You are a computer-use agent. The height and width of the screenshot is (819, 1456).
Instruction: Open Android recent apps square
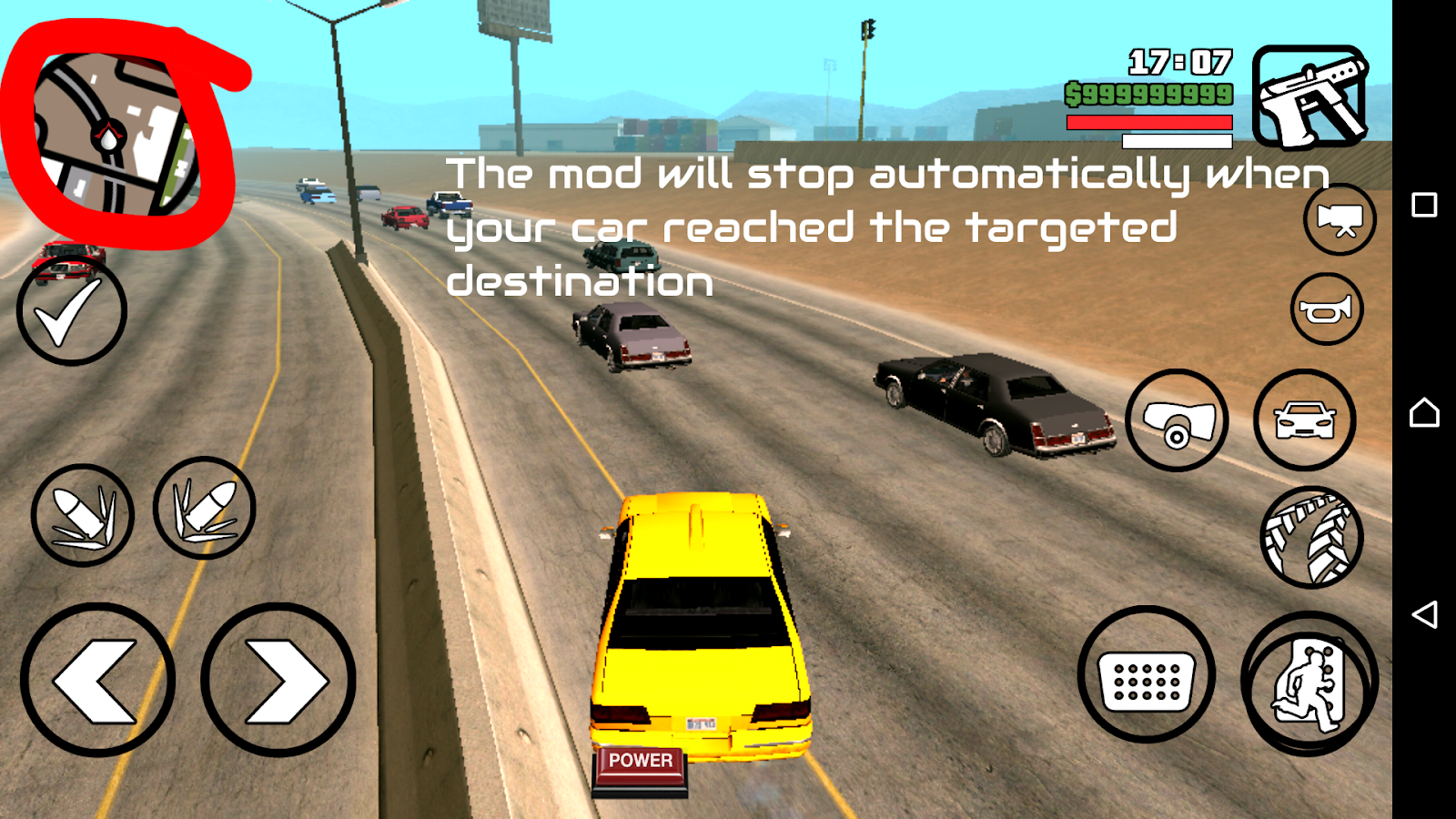[x=1424, y=205]
